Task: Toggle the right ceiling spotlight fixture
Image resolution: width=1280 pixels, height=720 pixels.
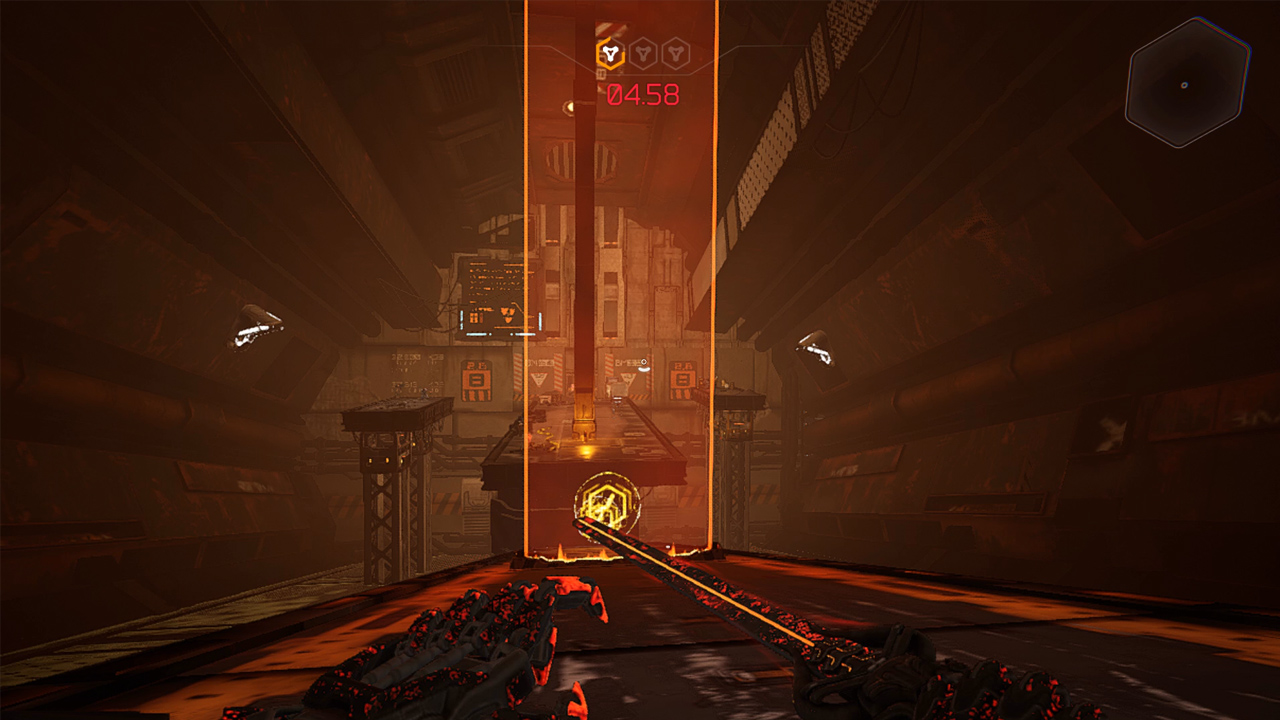Action: point(817,346)
